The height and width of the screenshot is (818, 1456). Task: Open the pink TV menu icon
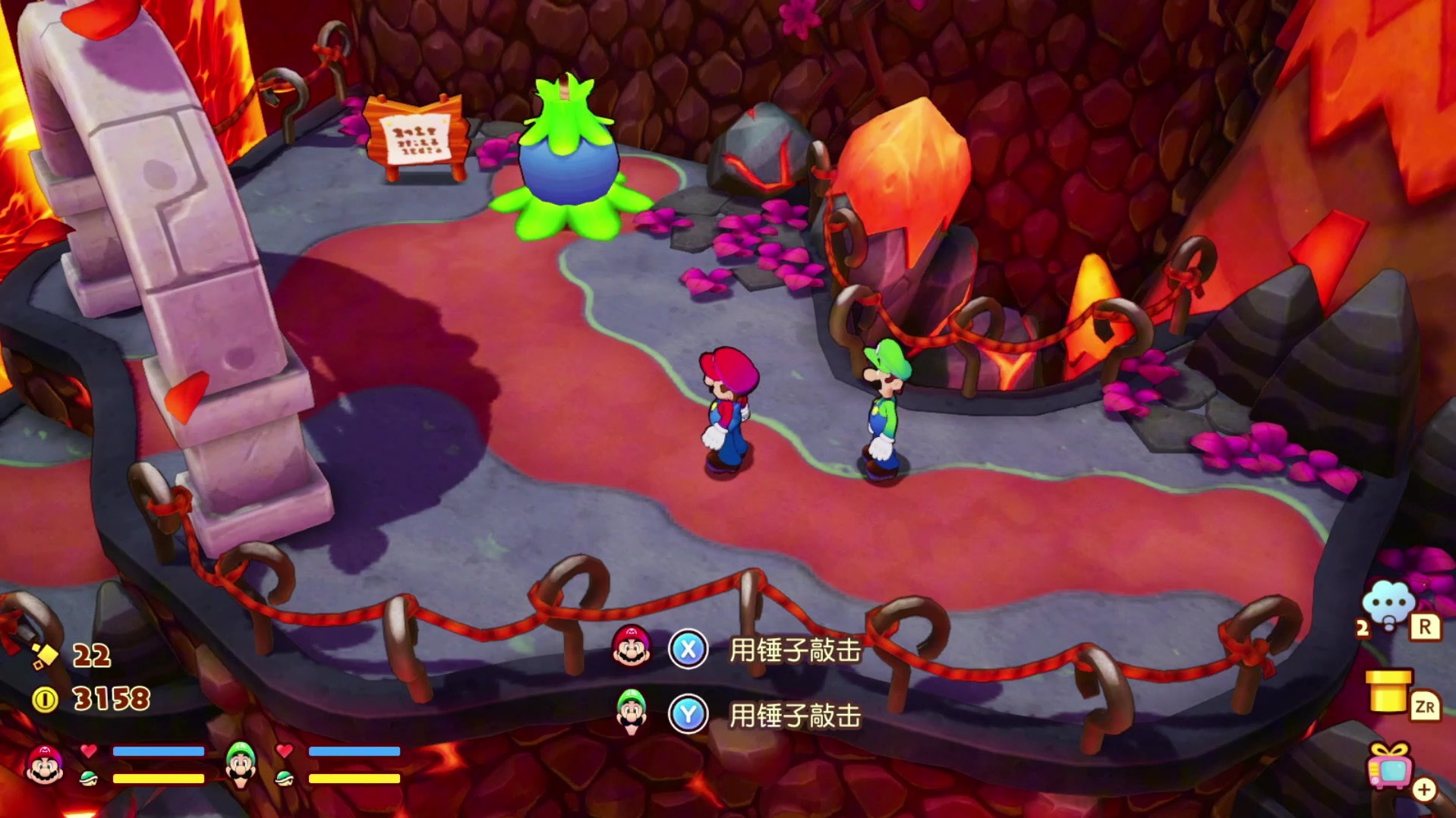(1389, 766)
